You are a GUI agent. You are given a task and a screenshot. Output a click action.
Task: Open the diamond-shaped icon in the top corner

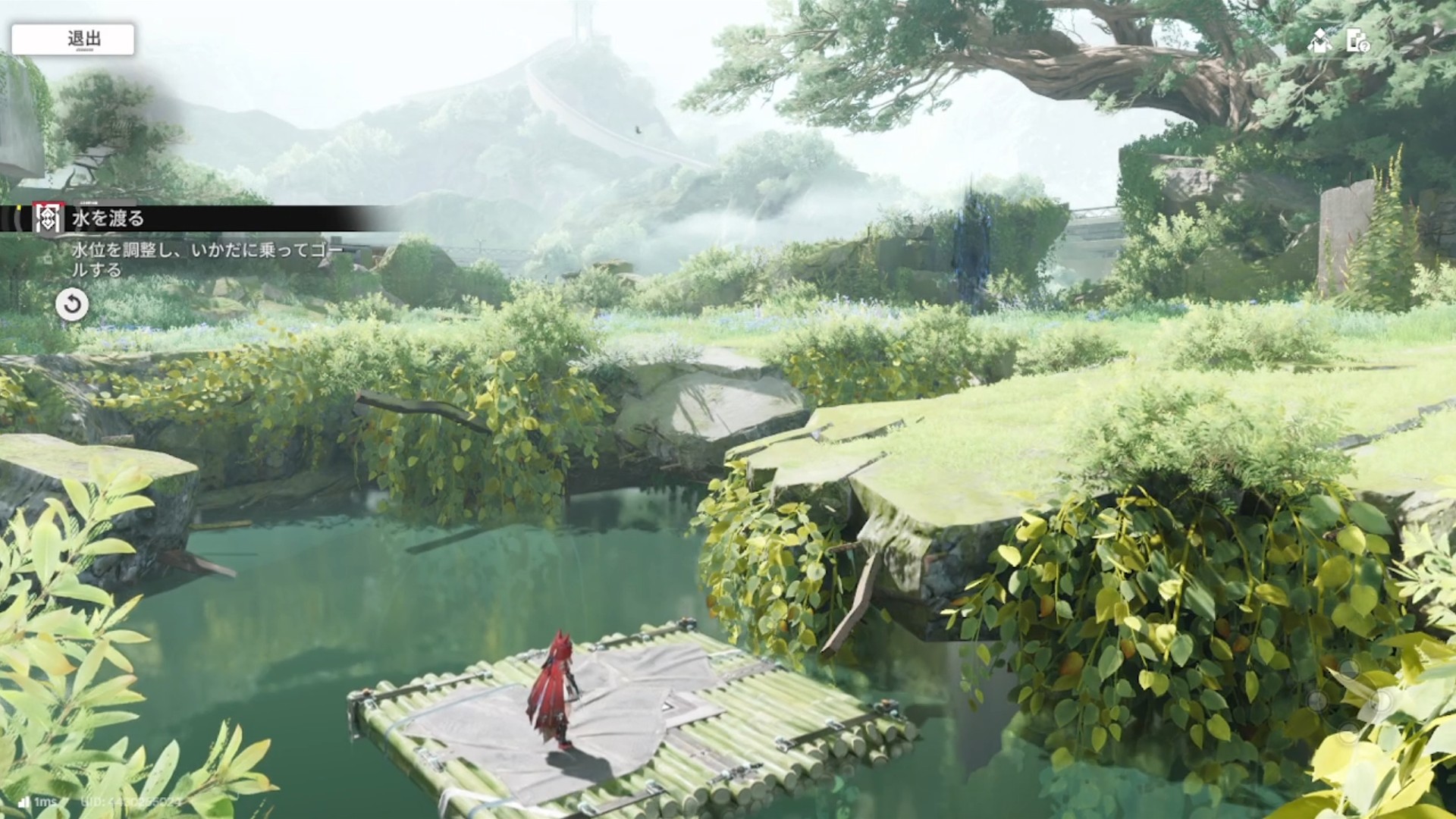[x=1320, y=41]
